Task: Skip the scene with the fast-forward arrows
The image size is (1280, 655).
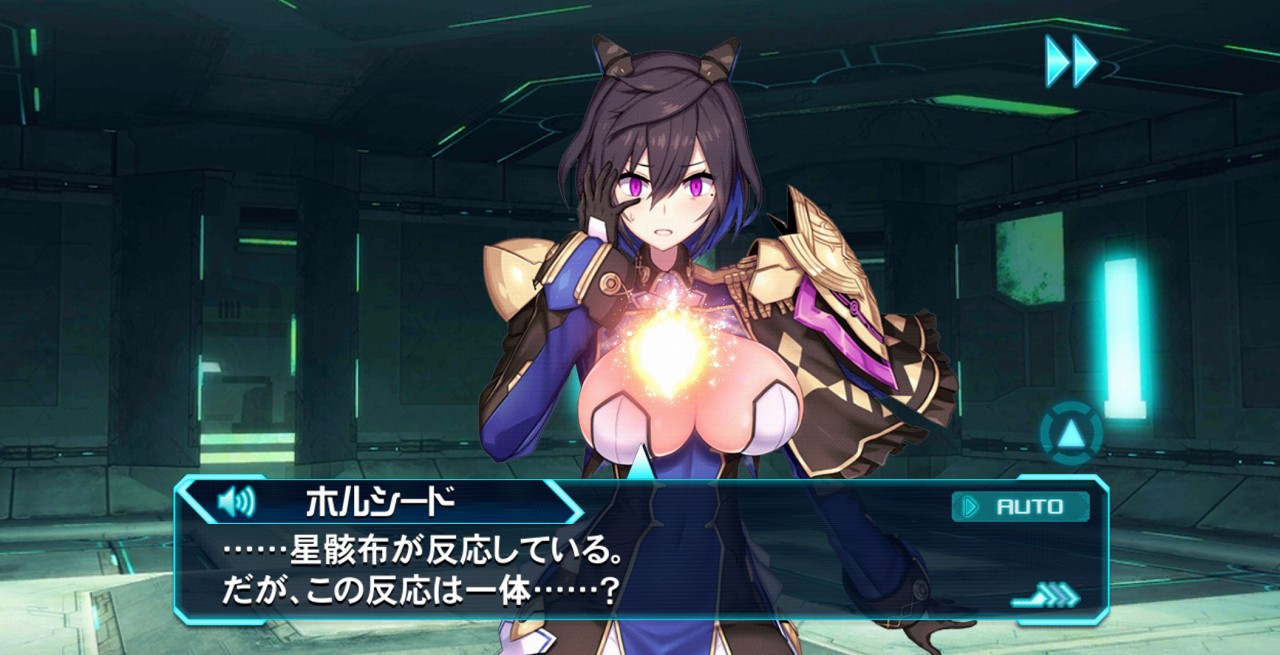Action: tap(1071, 60)
